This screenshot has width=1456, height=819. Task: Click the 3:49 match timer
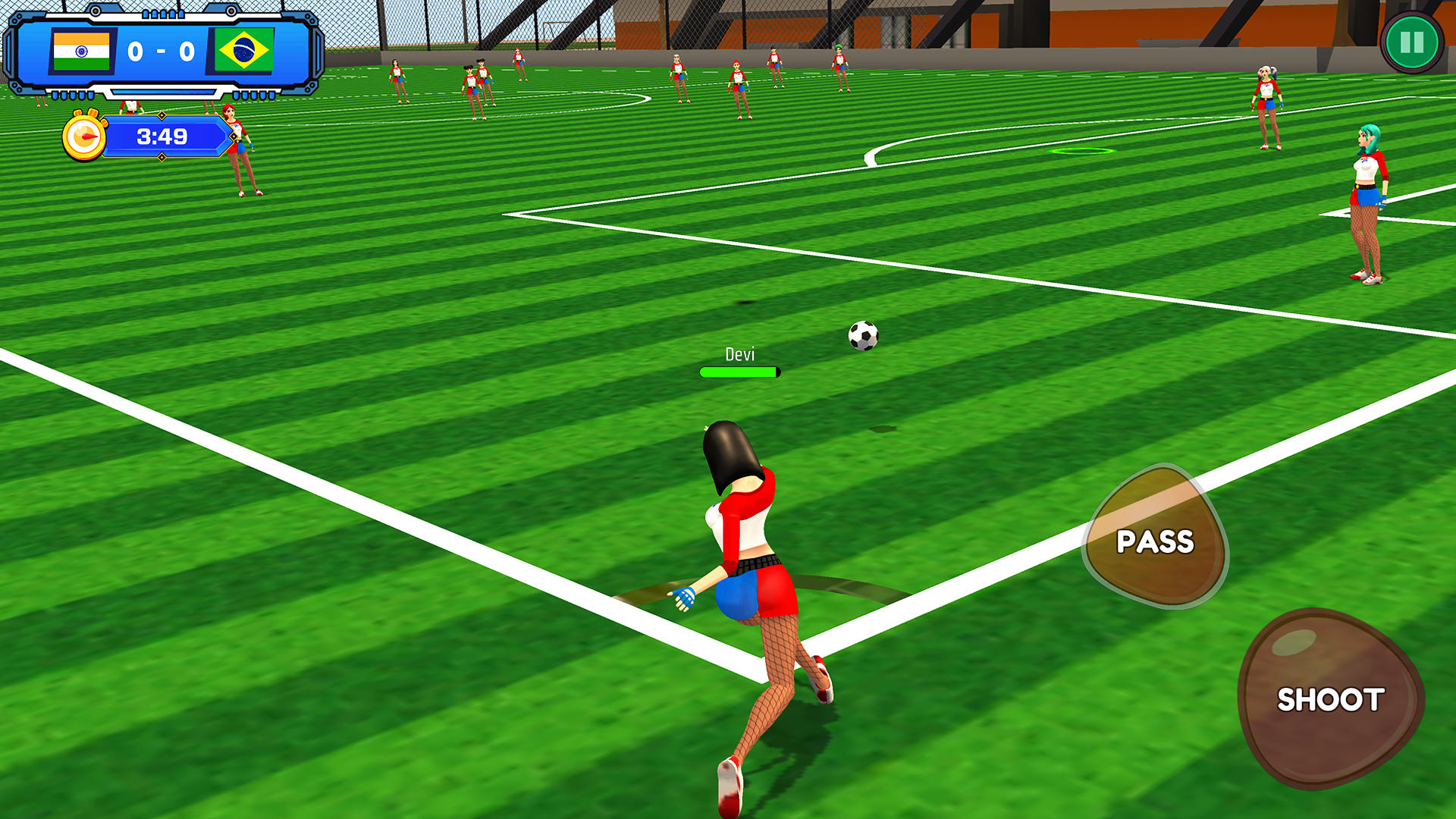tap(162, 137)
